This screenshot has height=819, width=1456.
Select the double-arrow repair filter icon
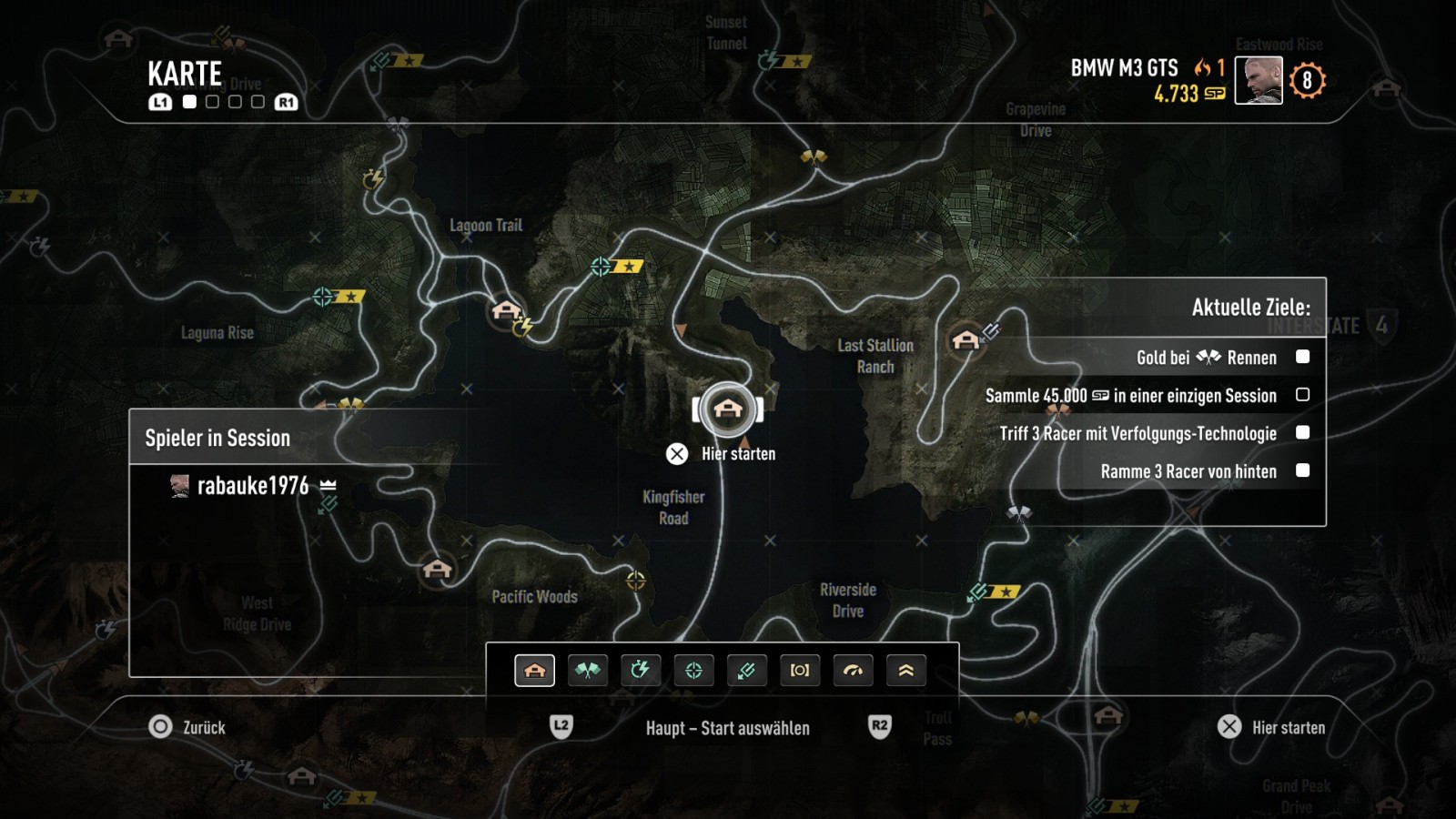[x=746, y=671]
